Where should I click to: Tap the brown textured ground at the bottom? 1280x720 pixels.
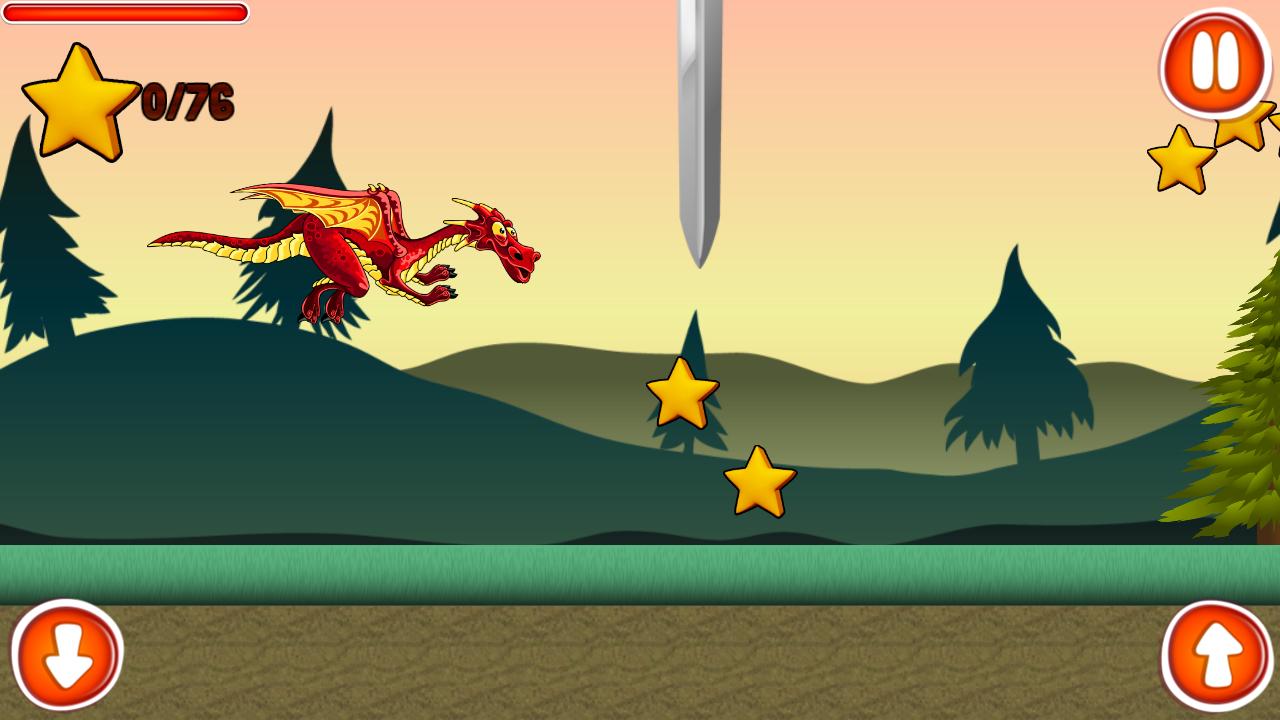(x=640, y=660)
